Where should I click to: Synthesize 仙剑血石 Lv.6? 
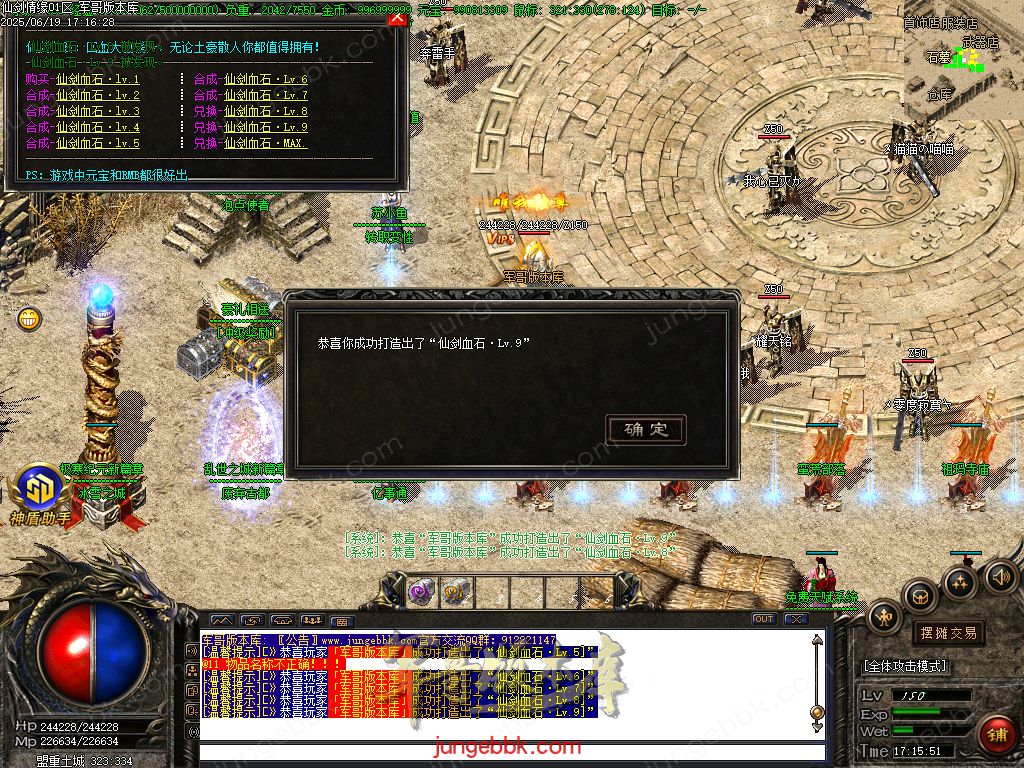point(251,79)
